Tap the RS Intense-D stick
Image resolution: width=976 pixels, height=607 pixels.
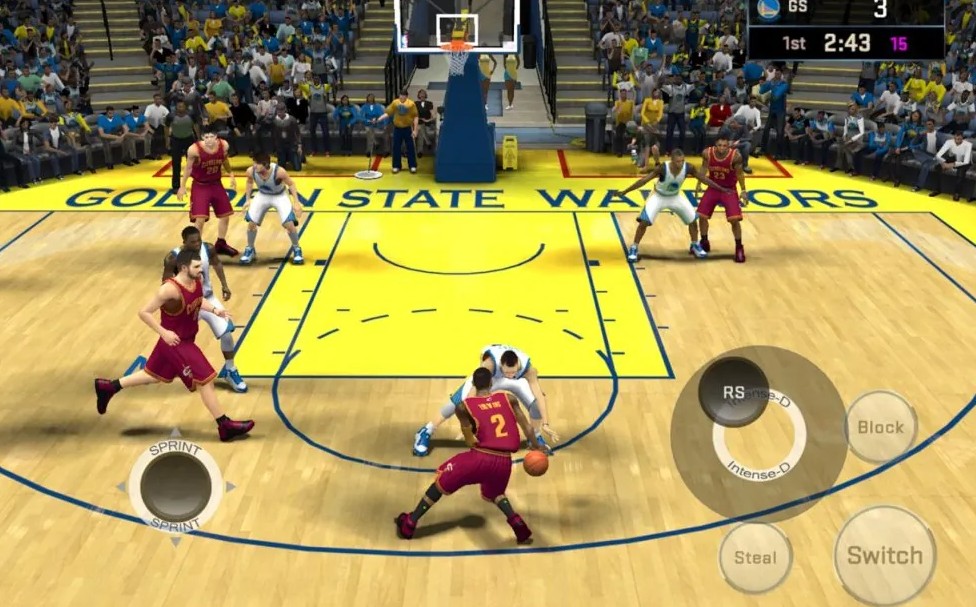click(x=734, y=392)
